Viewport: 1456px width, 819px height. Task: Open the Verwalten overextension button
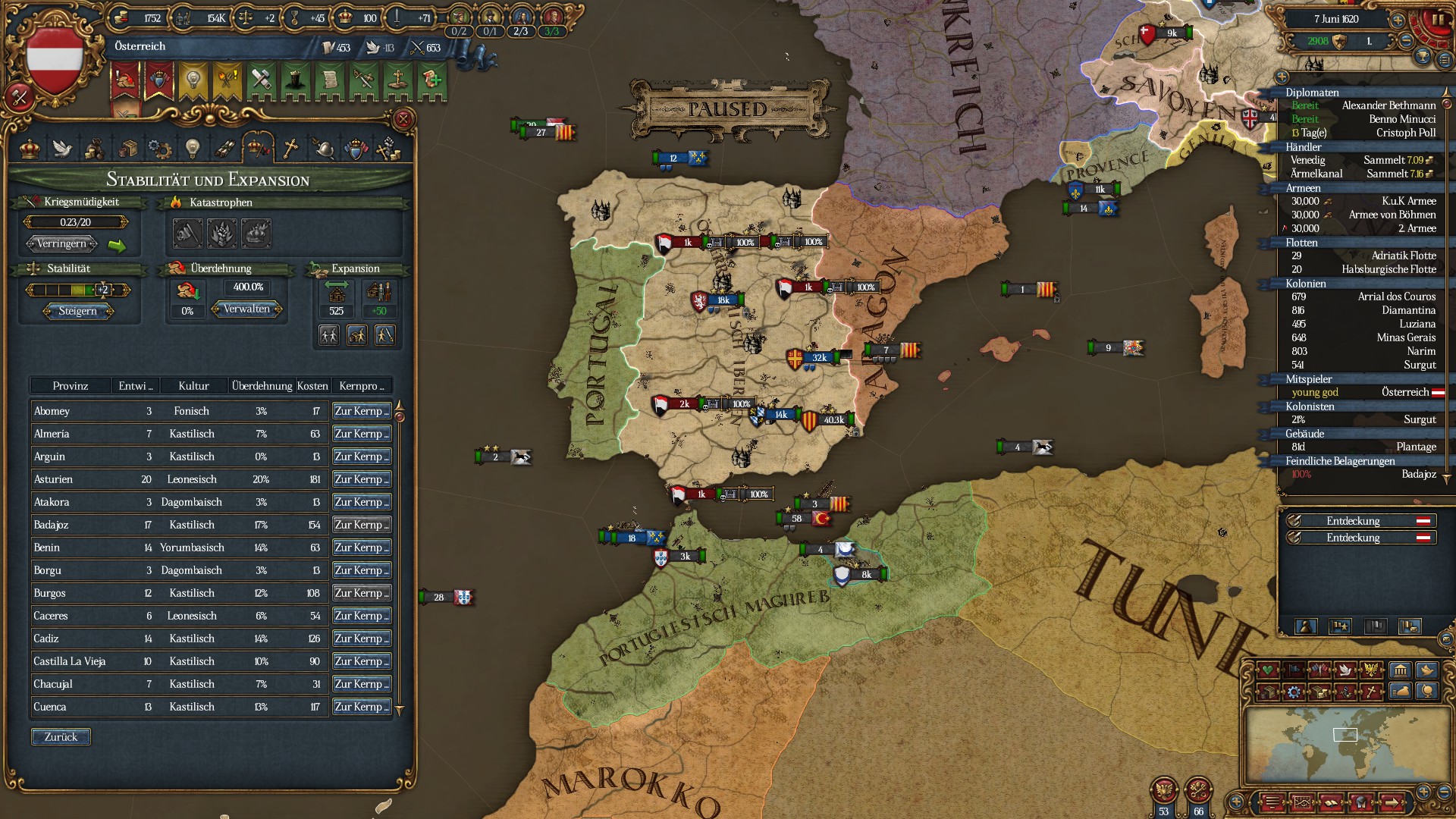tap(247, 309)
